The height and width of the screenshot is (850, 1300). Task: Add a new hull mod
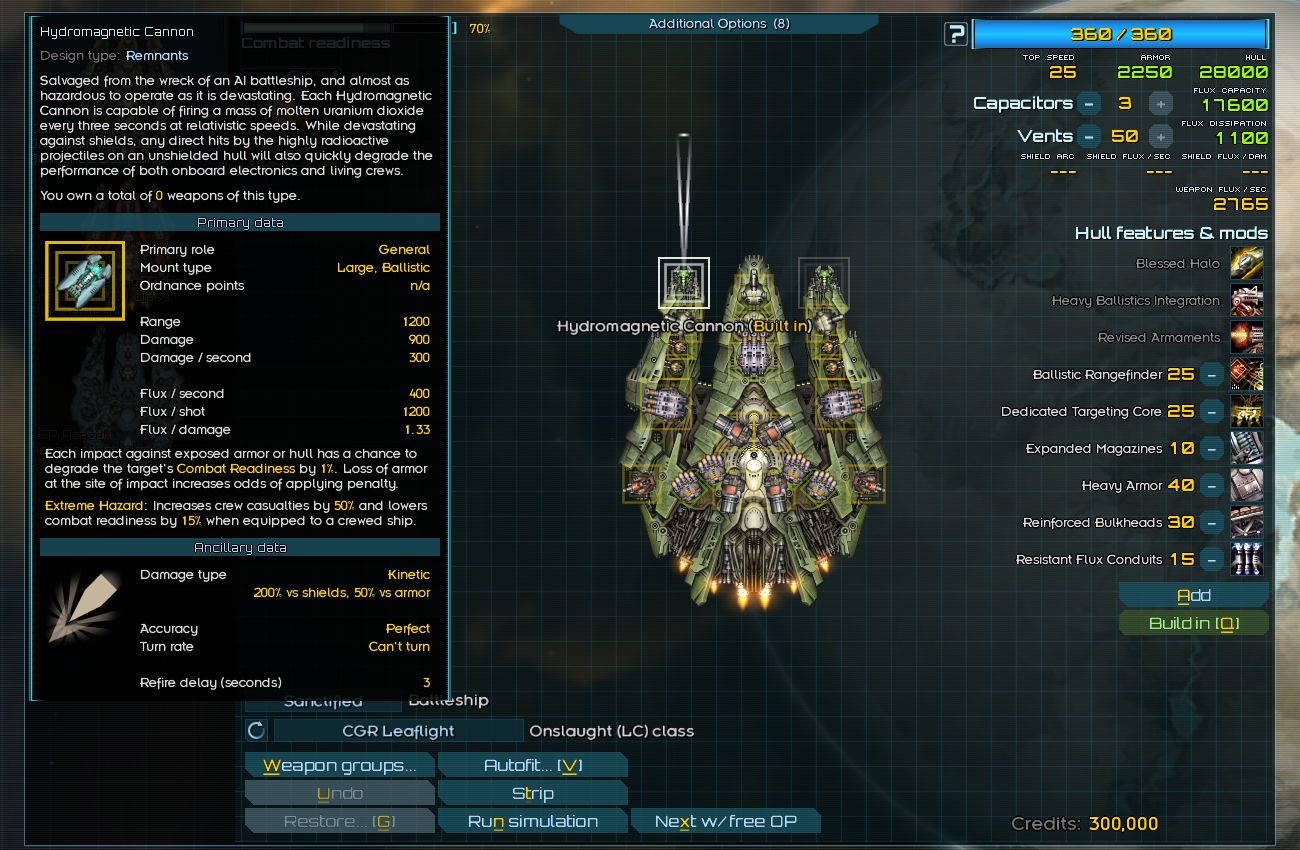1193,596
